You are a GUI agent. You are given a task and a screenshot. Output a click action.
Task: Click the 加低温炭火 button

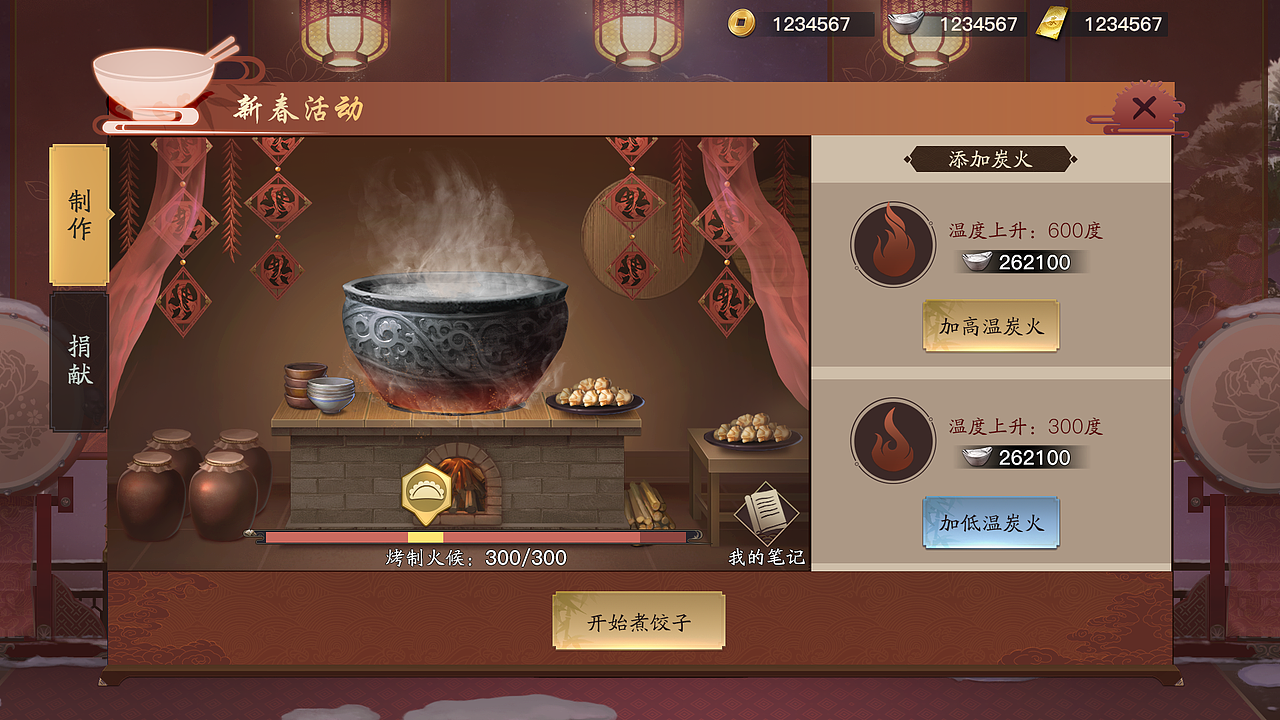click(990, 521)
